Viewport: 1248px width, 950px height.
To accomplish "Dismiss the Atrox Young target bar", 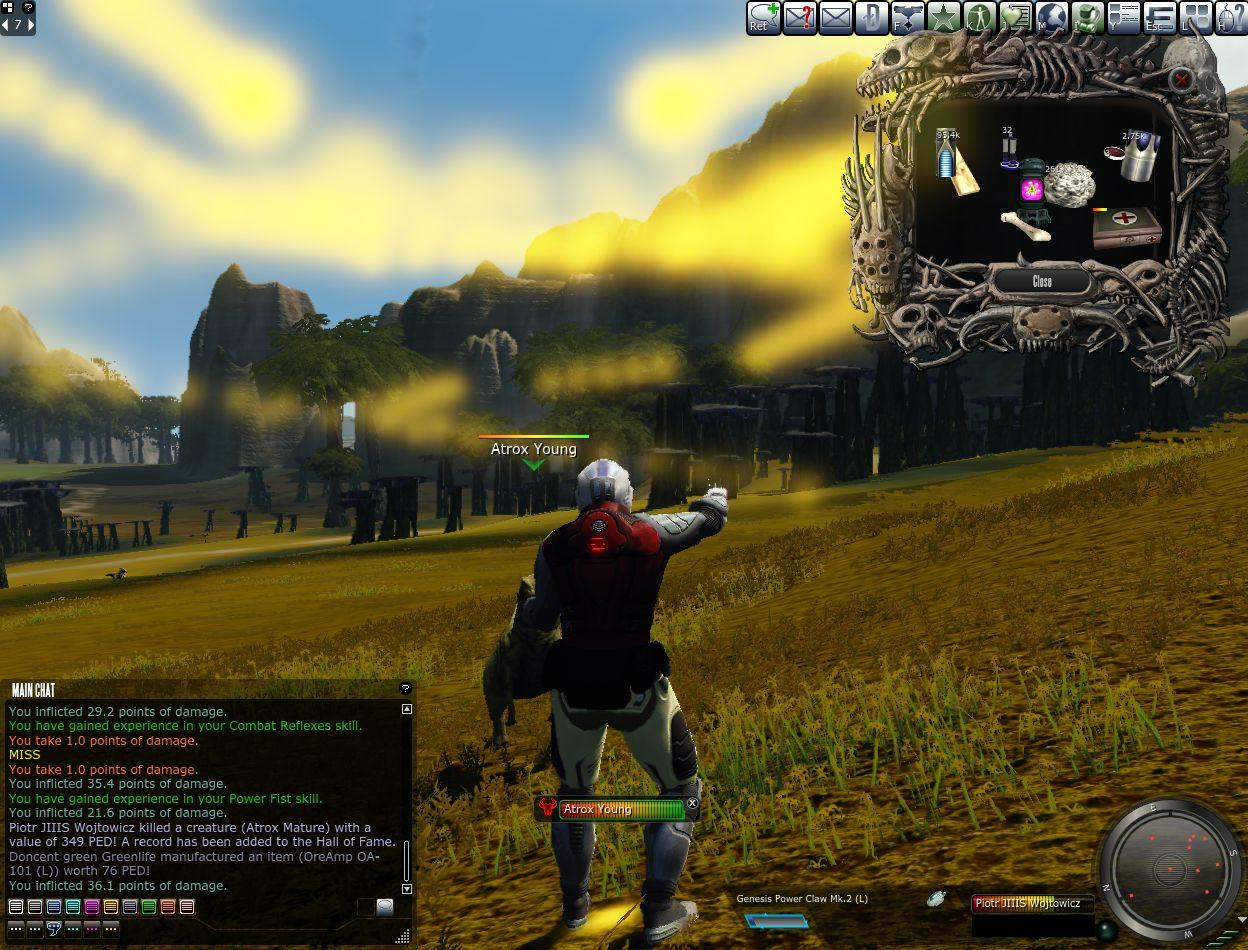I will pos(693,803).
